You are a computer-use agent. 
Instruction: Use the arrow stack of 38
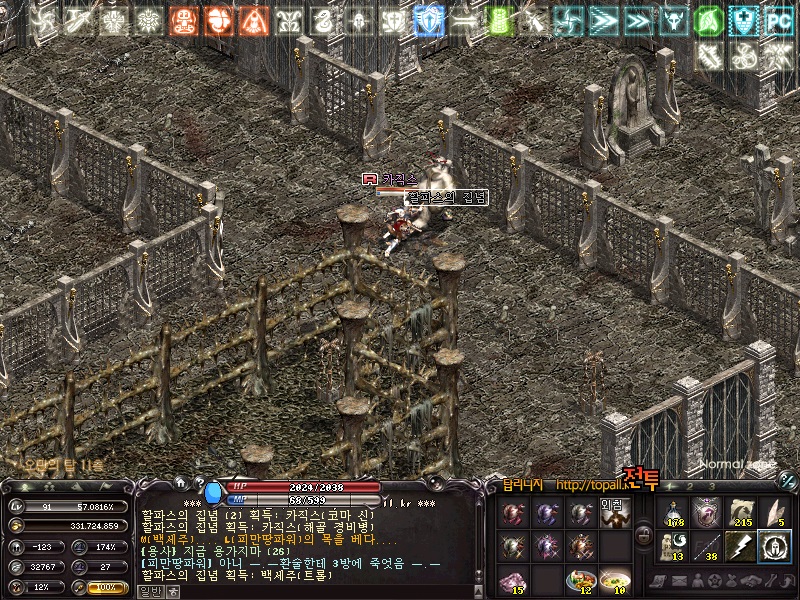[708, 547]
